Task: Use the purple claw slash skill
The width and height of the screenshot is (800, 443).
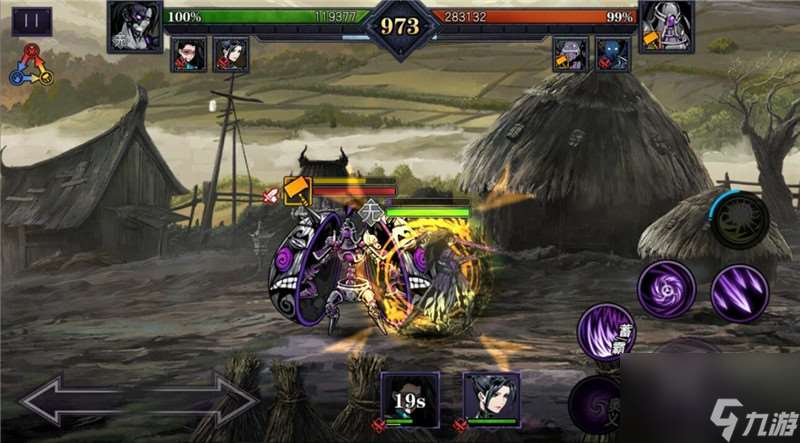Action: point(739,292)
